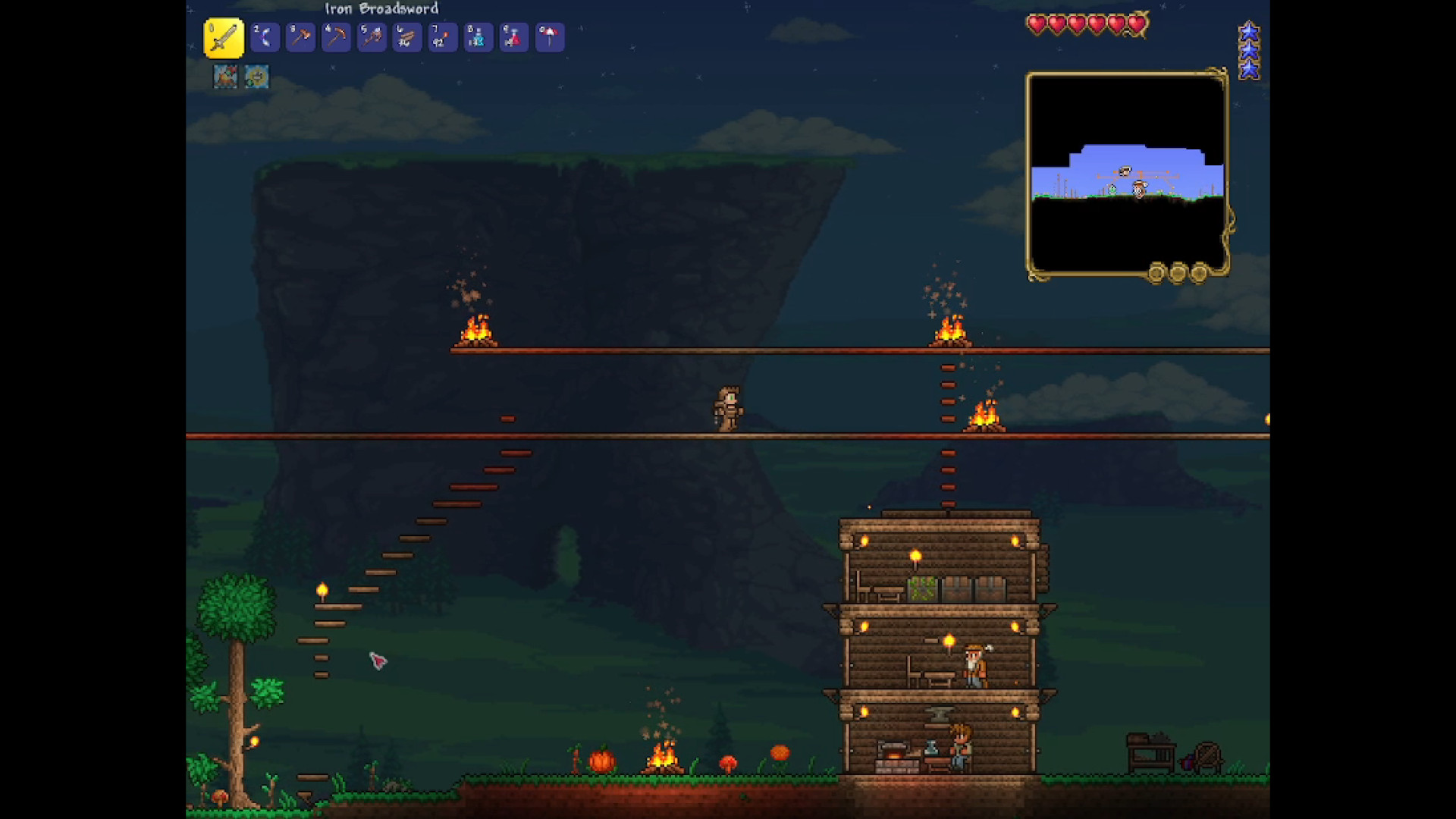Select the Iron Broadsword hotbar slot
Image resolution: width=1456 pixels, height=819 pixels.
pos(224,38)
